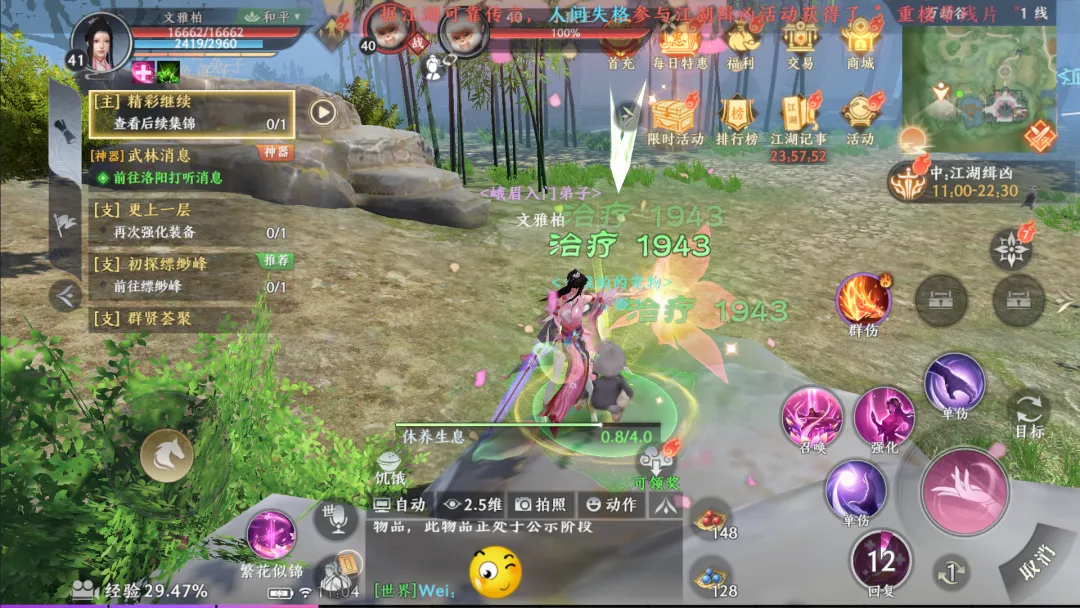This screenshot has height=608, width=1080.
Task: Toggle the 自动 auto-combat button
Action: pos(401,505)
